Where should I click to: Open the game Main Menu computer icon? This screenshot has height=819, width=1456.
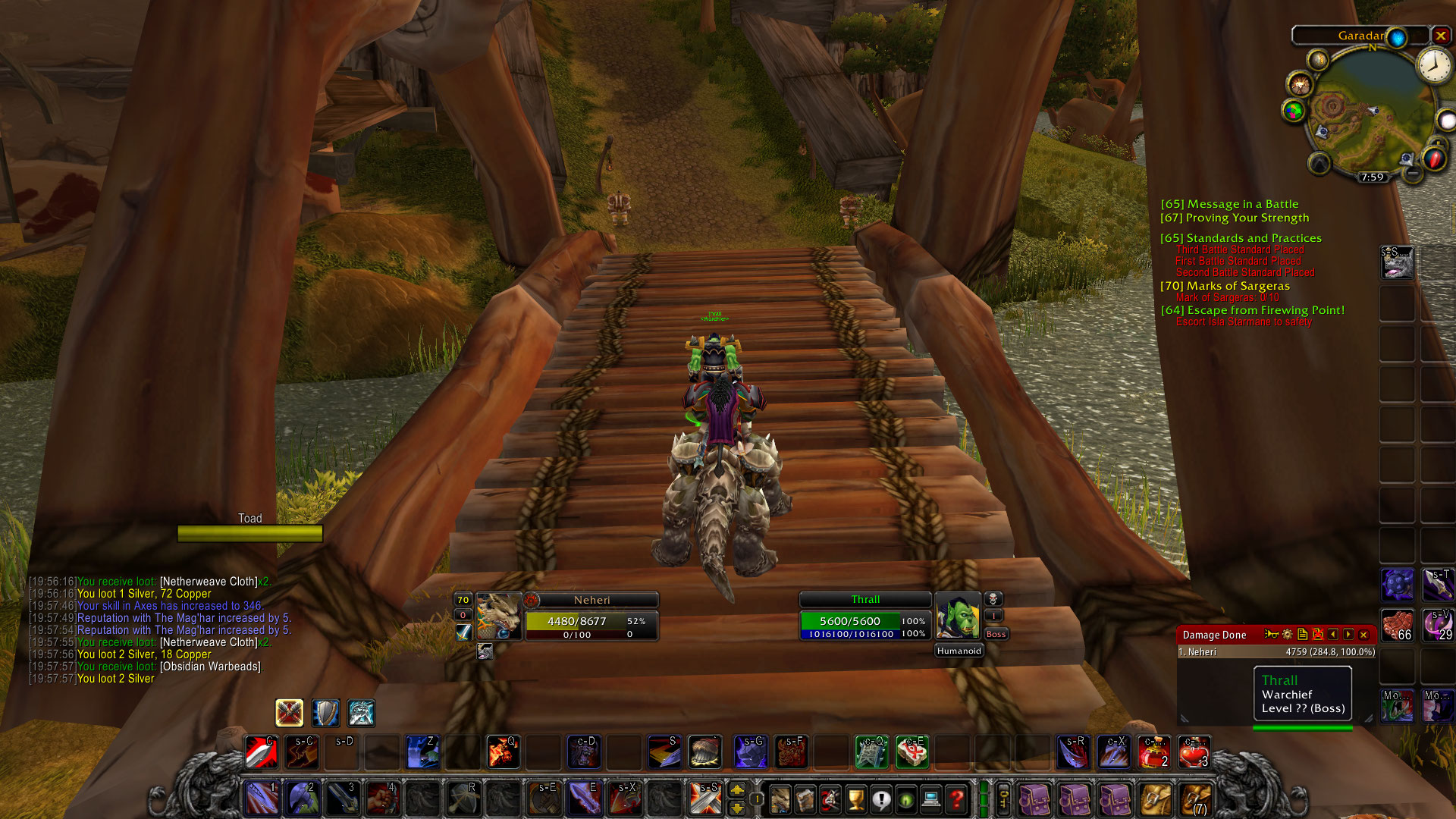coord(930,800)
